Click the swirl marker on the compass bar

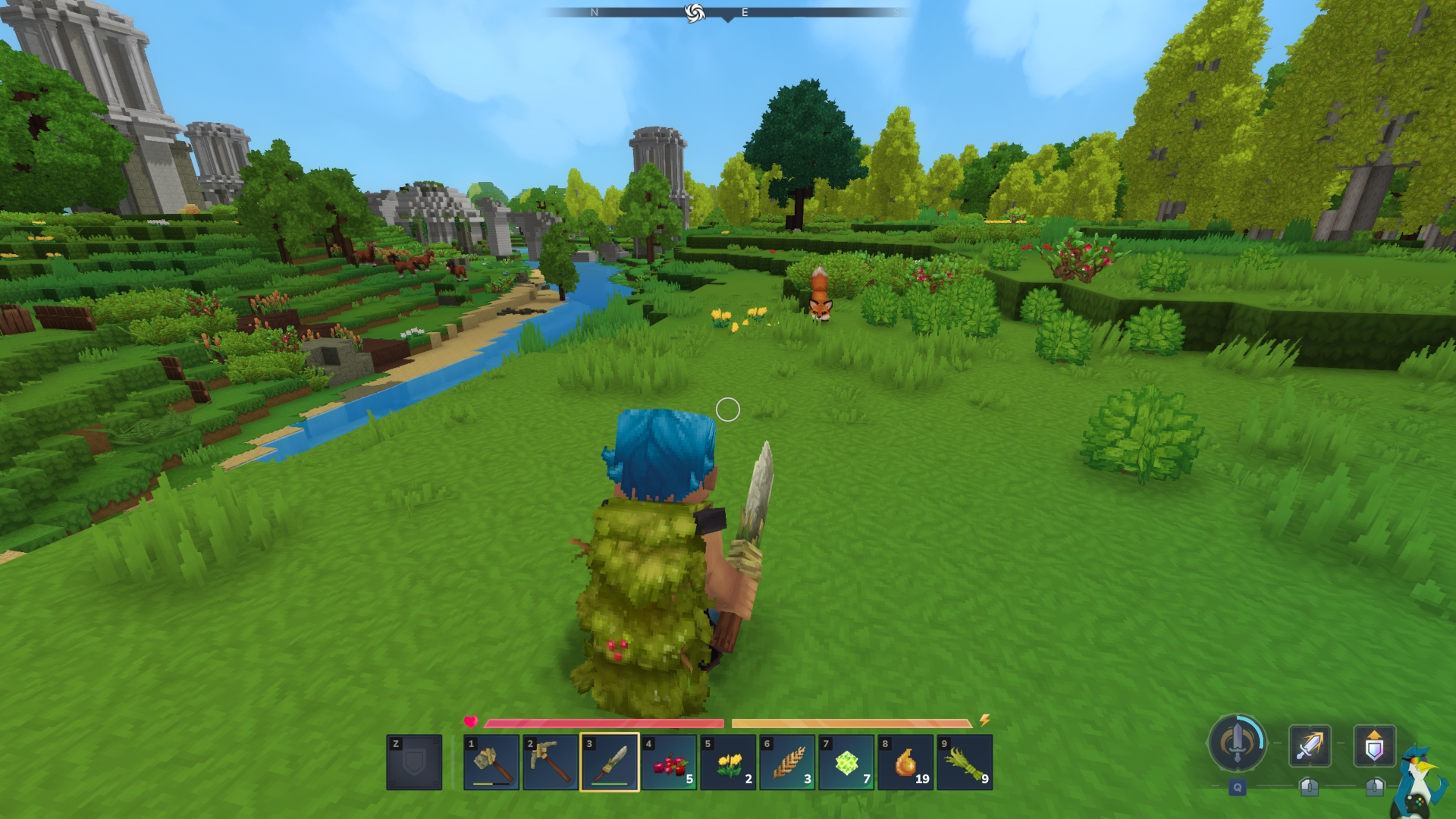(x=694, y=13)
